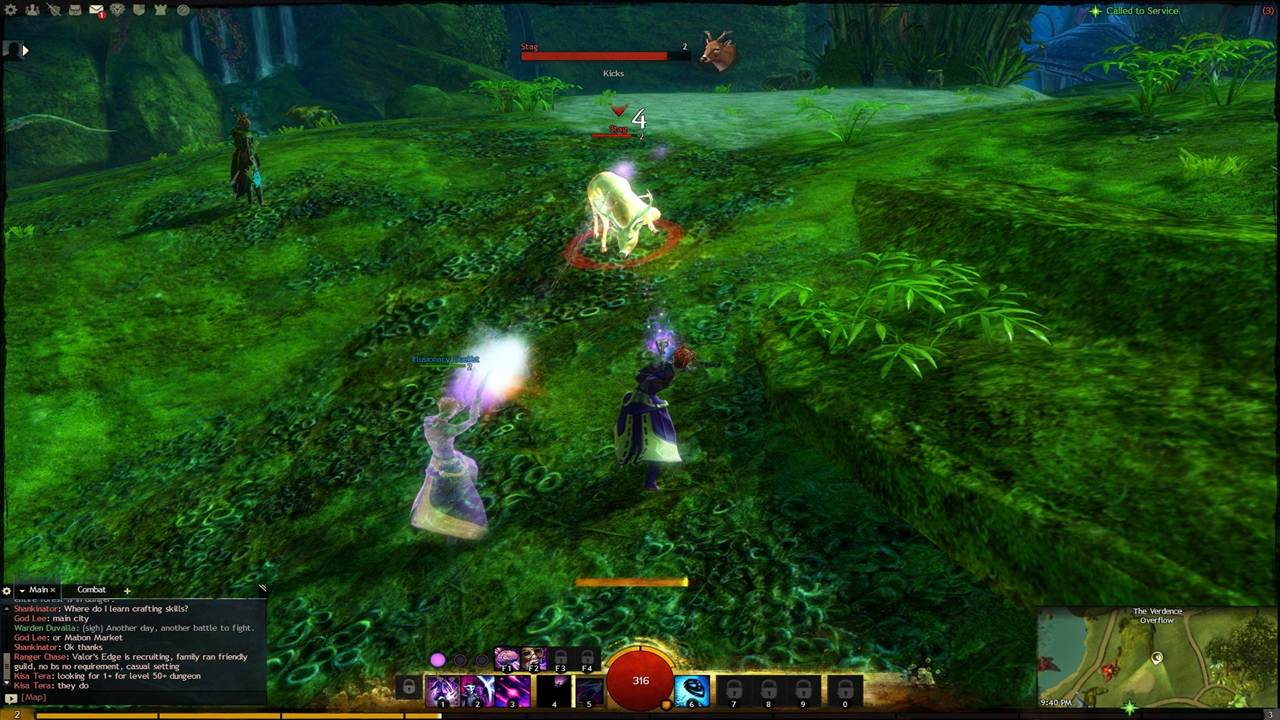The image size is (1280, 720).
Task: Open chat options gear icon
Action: pyautogui.click(x=7, y=590)
